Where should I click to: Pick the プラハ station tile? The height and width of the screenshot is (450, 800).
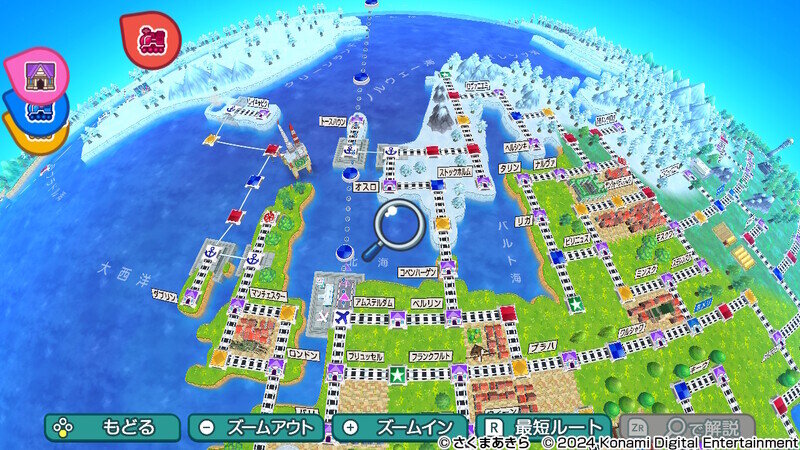[x=568, y=357]
